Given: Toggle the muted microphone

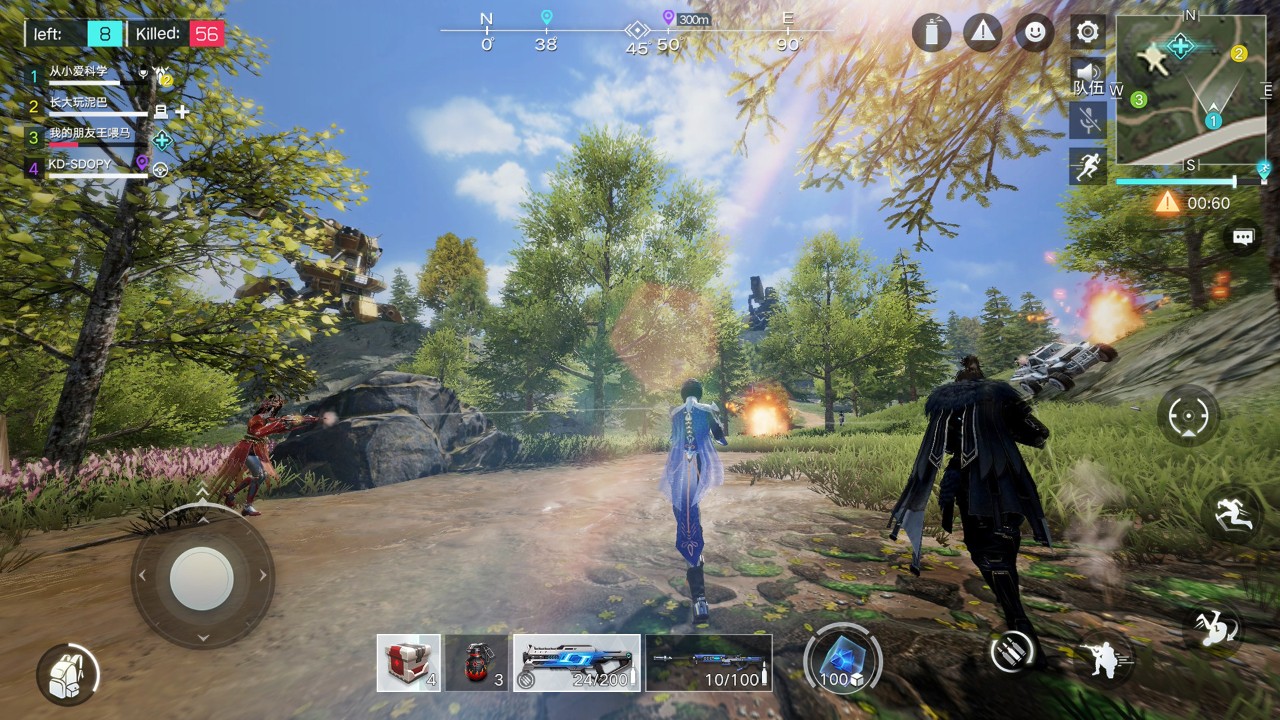Looking at the screenshot, I should (x=1087, y=120).
